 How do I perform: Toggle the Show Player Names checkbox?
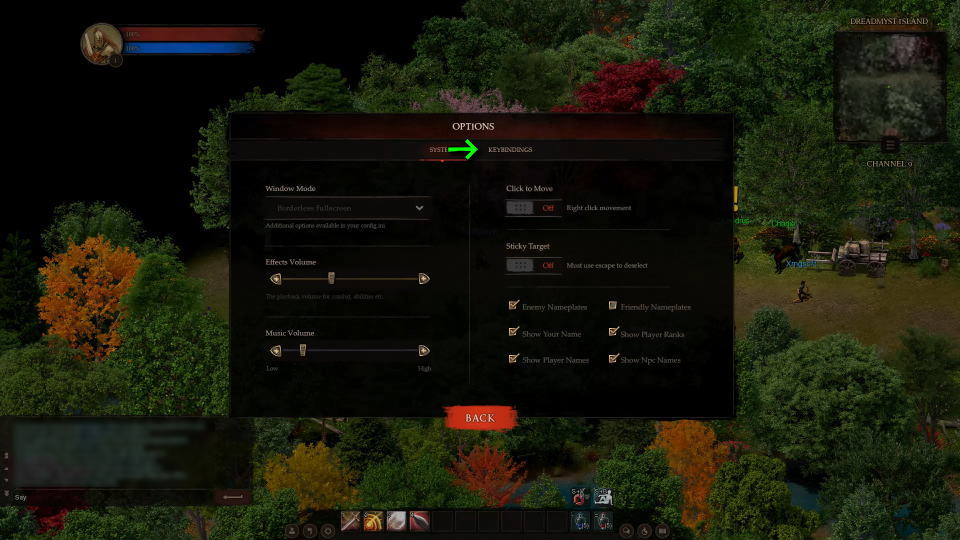coord(514,359)
